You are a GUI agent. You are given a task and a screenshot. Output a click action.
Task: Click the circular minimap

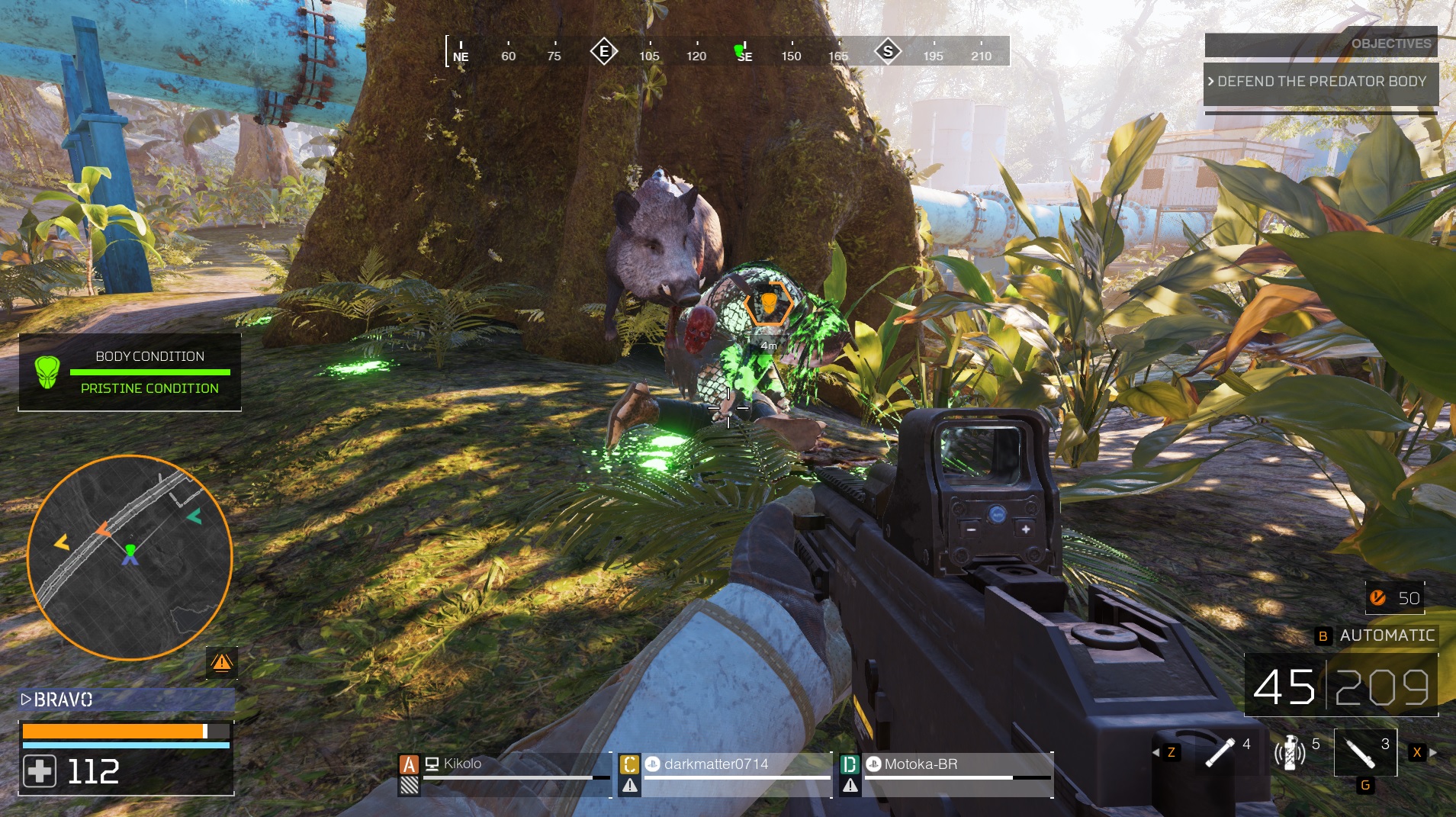[130, 558]
